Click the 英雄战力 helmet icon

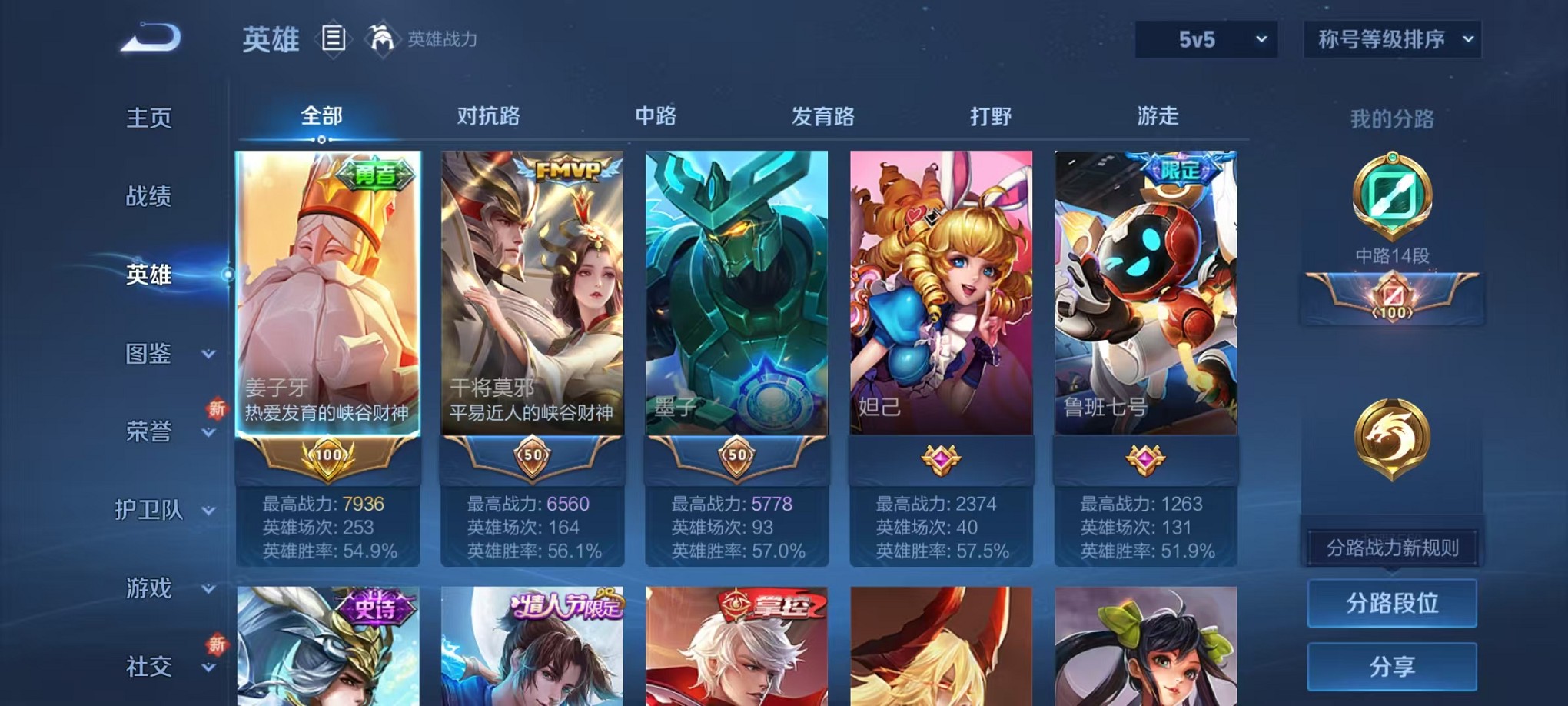click(x=382, y=37)
